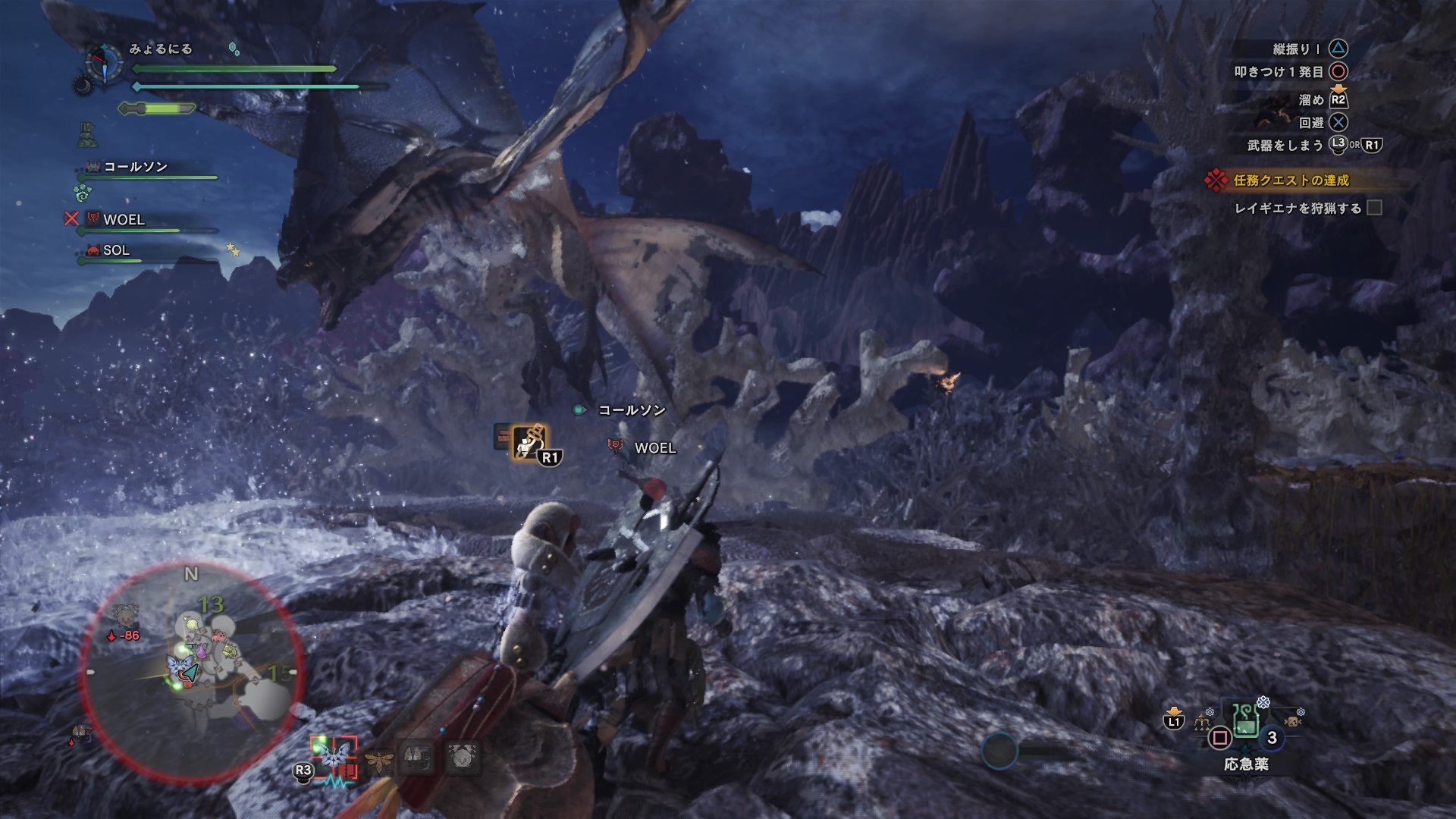Click the sharpness sword gauge icon
This screenshot has height=819, width=1456.
click(x=156, y=108)
